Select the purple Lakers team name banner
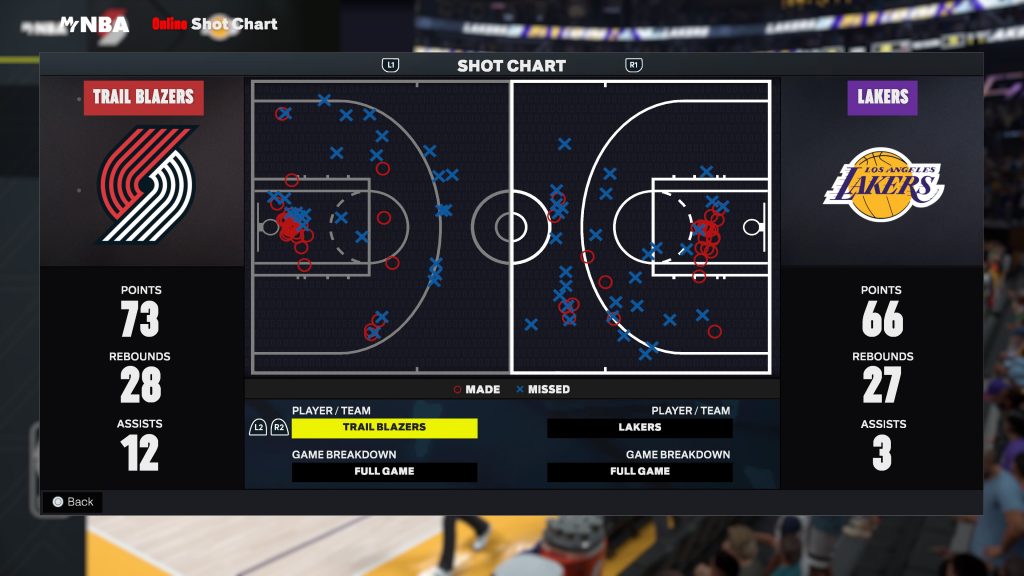The width and height of the screenshot is (1024, 576). 882,97
